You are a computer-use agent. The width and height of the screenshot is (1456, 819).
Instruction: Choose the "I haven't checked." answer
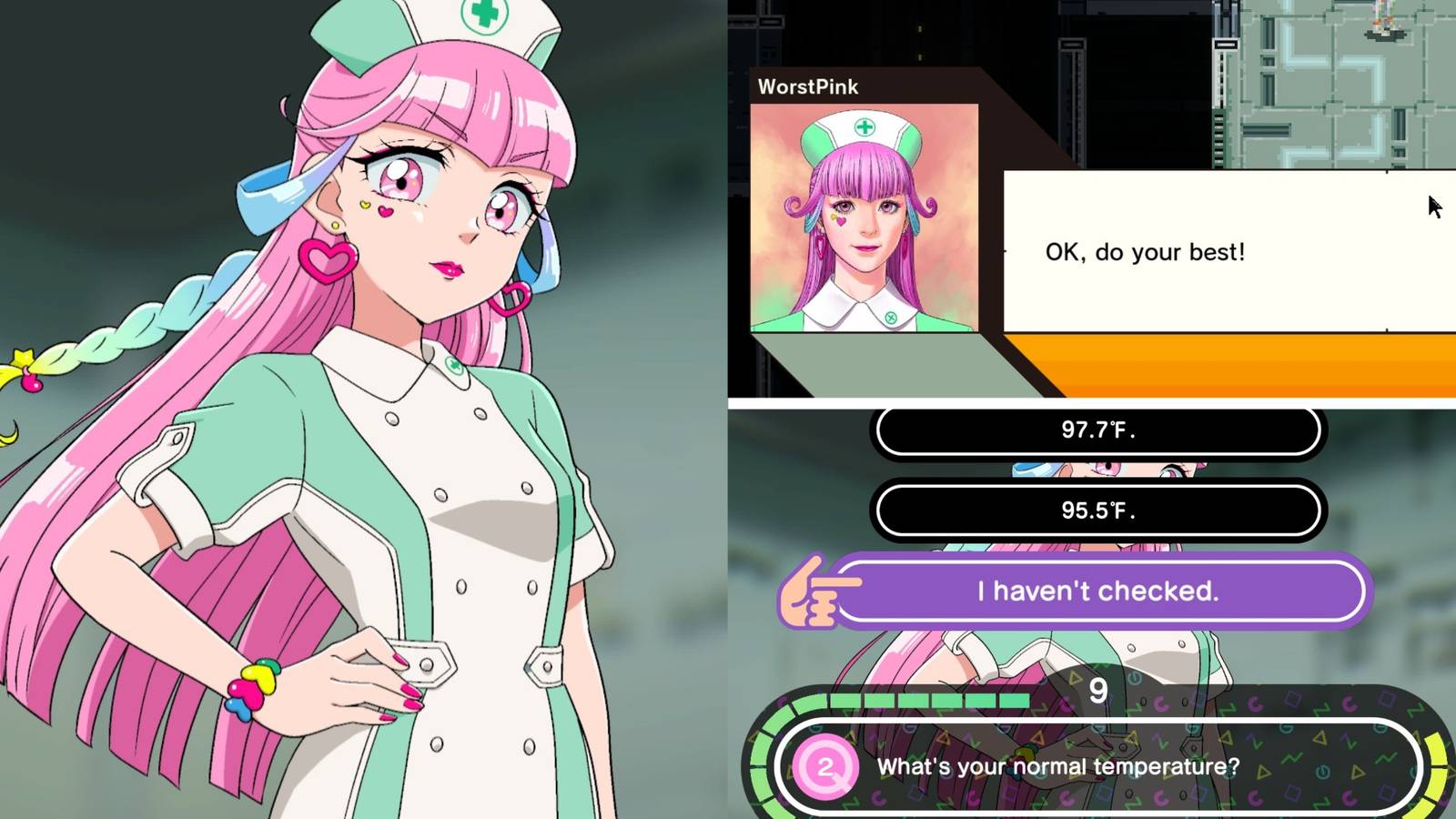[x=1097, y=591]
